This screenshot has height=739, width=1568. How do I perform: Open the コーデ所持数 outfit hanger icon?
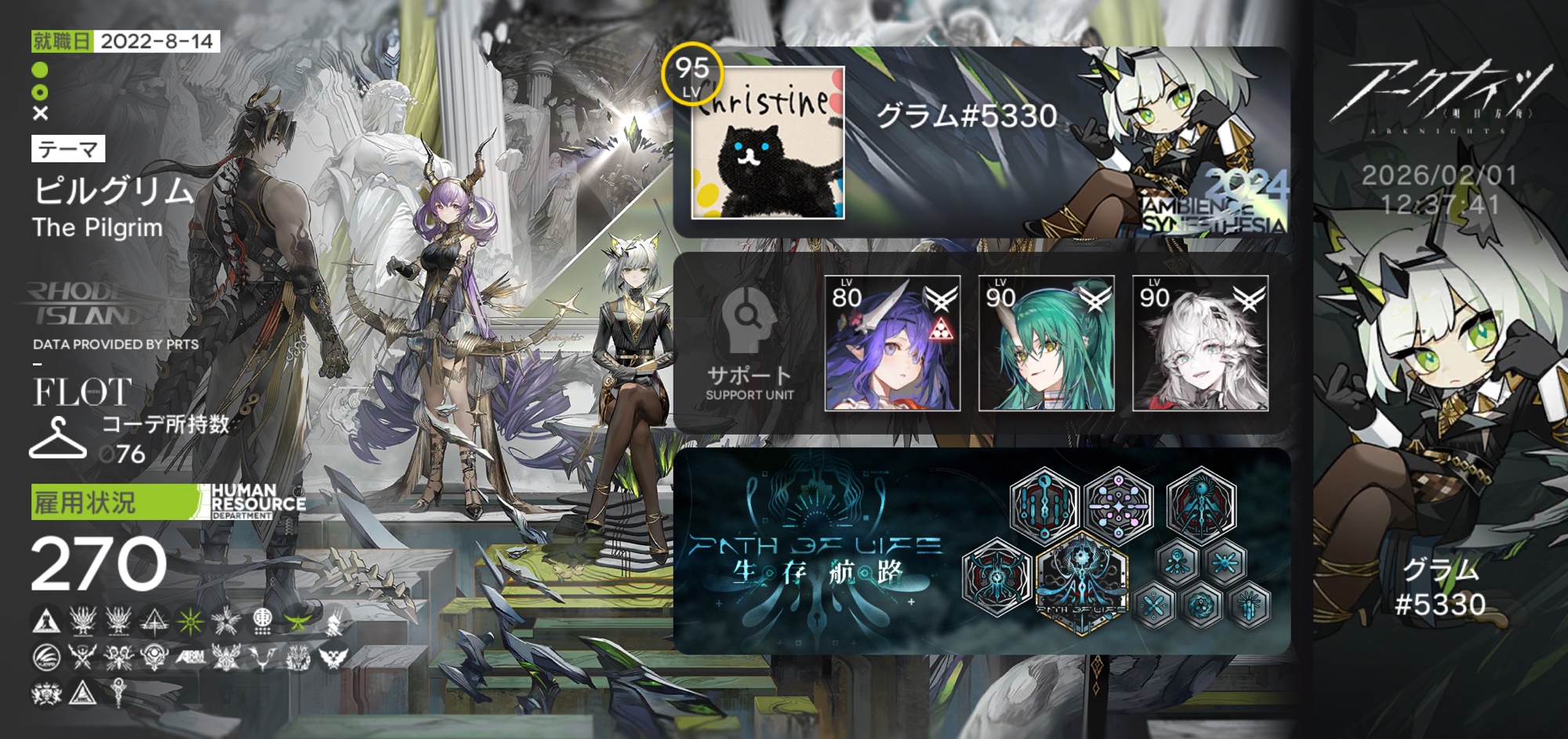pos(57,439)
